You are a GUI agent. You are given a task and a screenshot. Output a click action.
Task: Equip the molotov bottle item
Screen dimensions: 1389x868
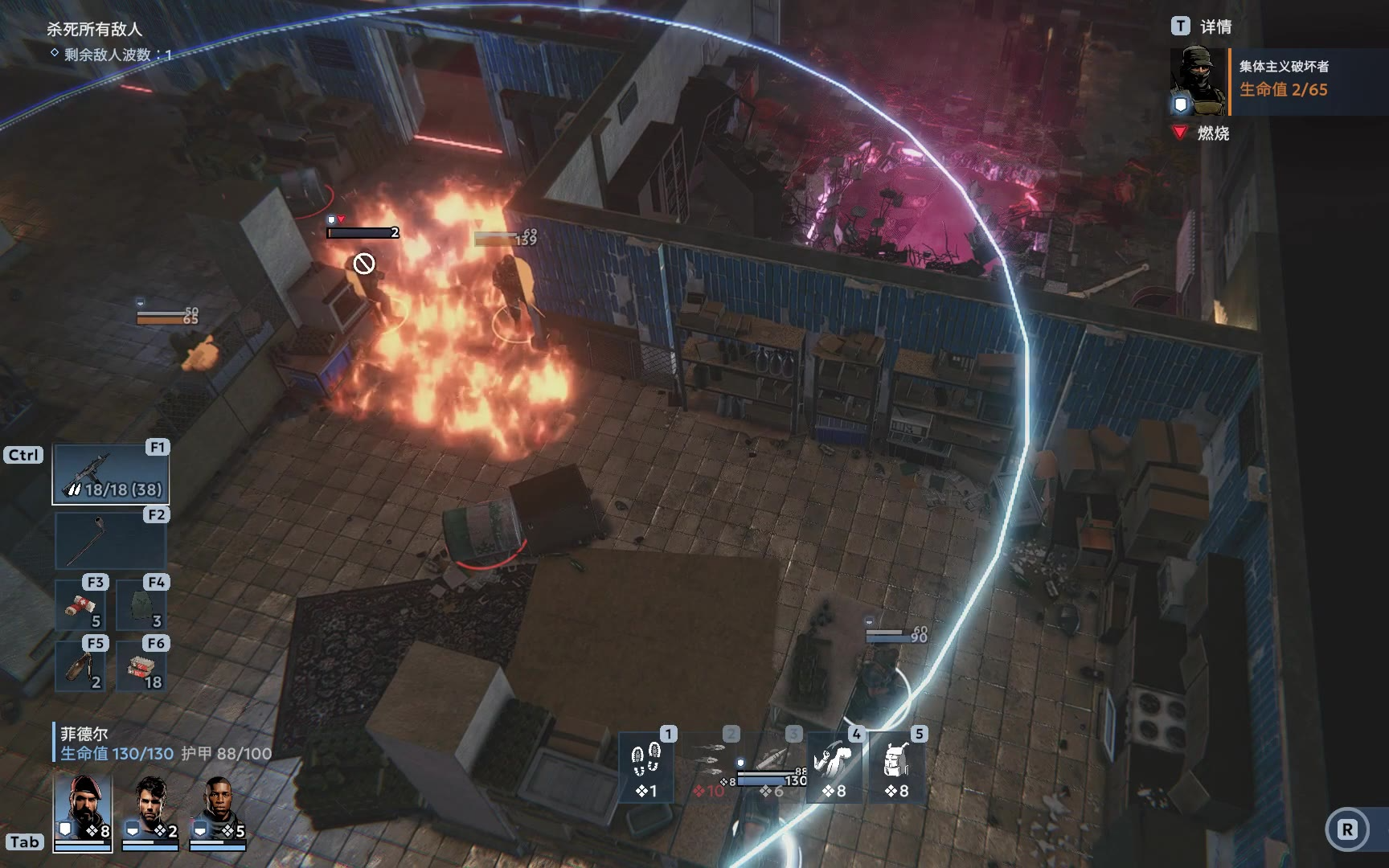point(80,665)
